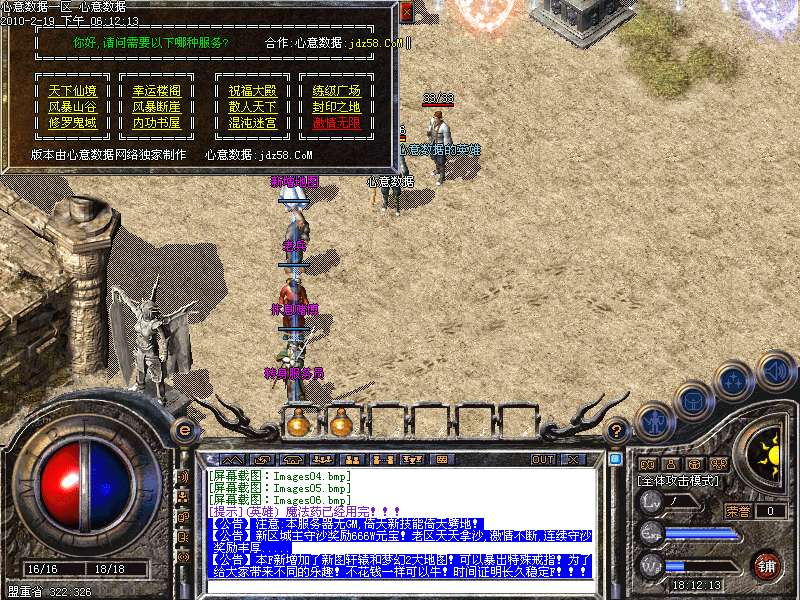The image size is (800, 600).
Task: Select the 散人天下 link
Action: click(252, 107)
